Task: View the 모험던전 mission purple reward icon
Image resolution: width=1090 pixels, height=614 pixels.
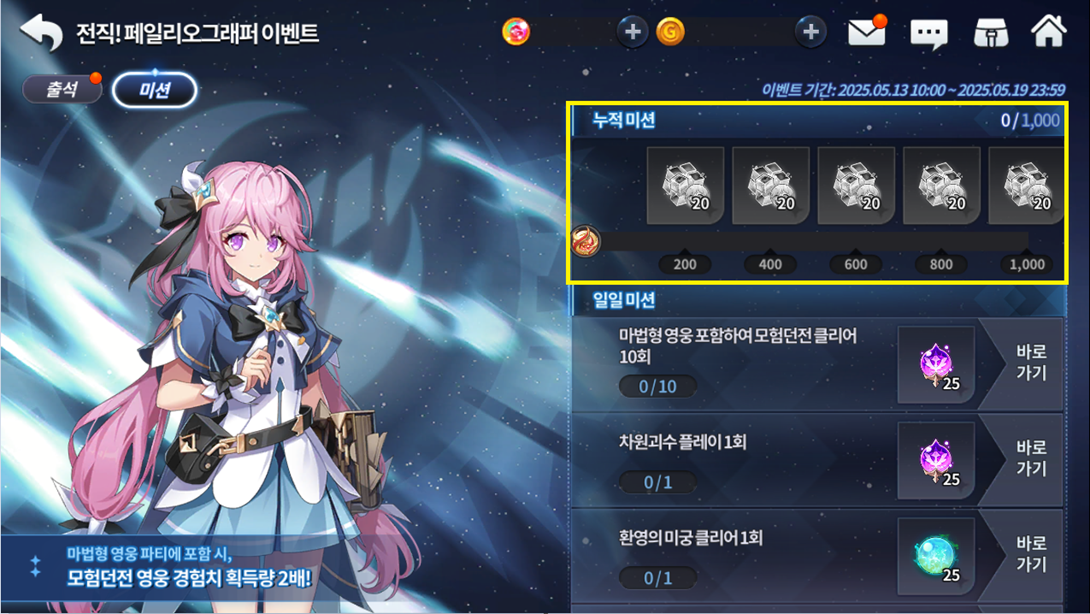Action: pyautogui.click(x=937, y=365)
